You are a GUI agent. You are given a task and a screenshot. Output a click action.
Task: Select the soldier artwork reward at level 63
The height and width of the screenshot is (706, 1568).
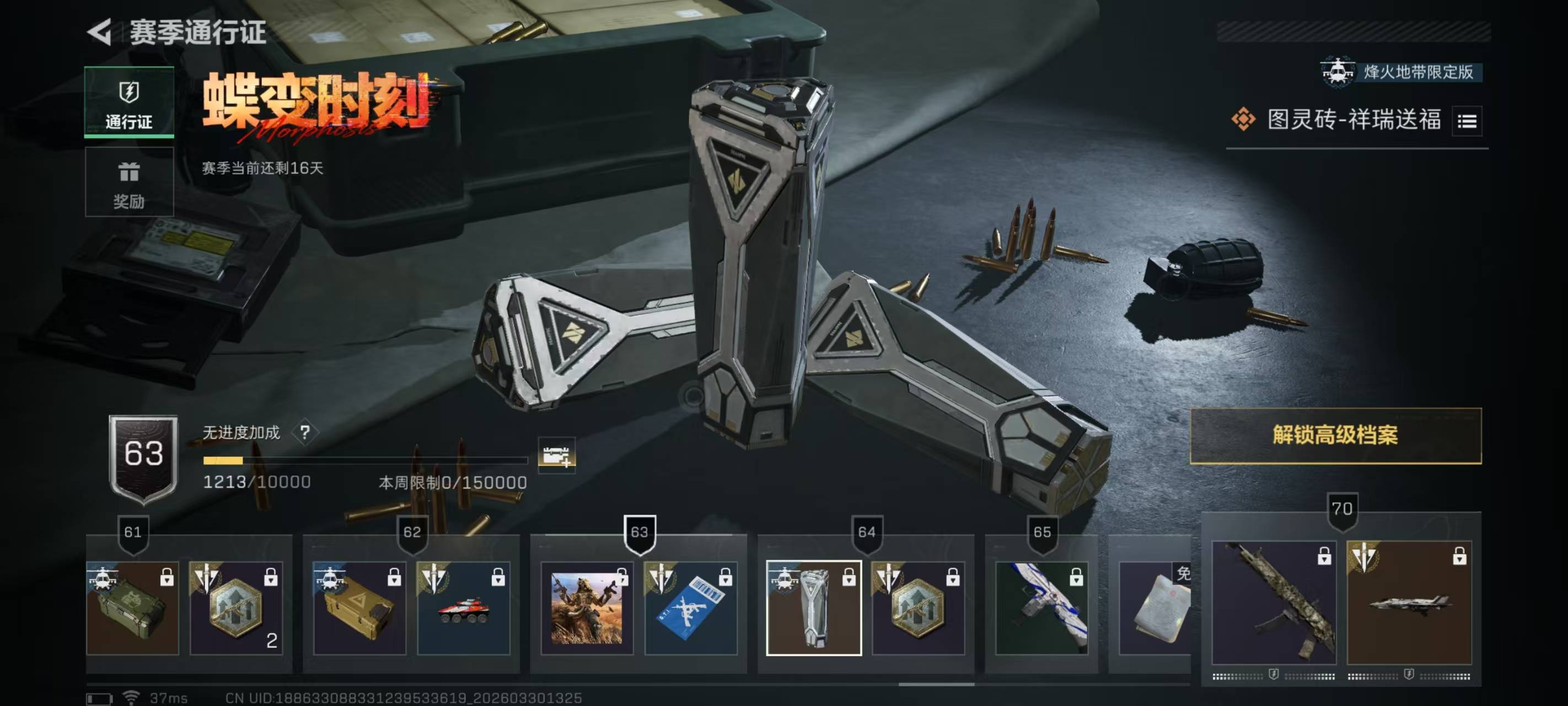[x=587, y=608]
